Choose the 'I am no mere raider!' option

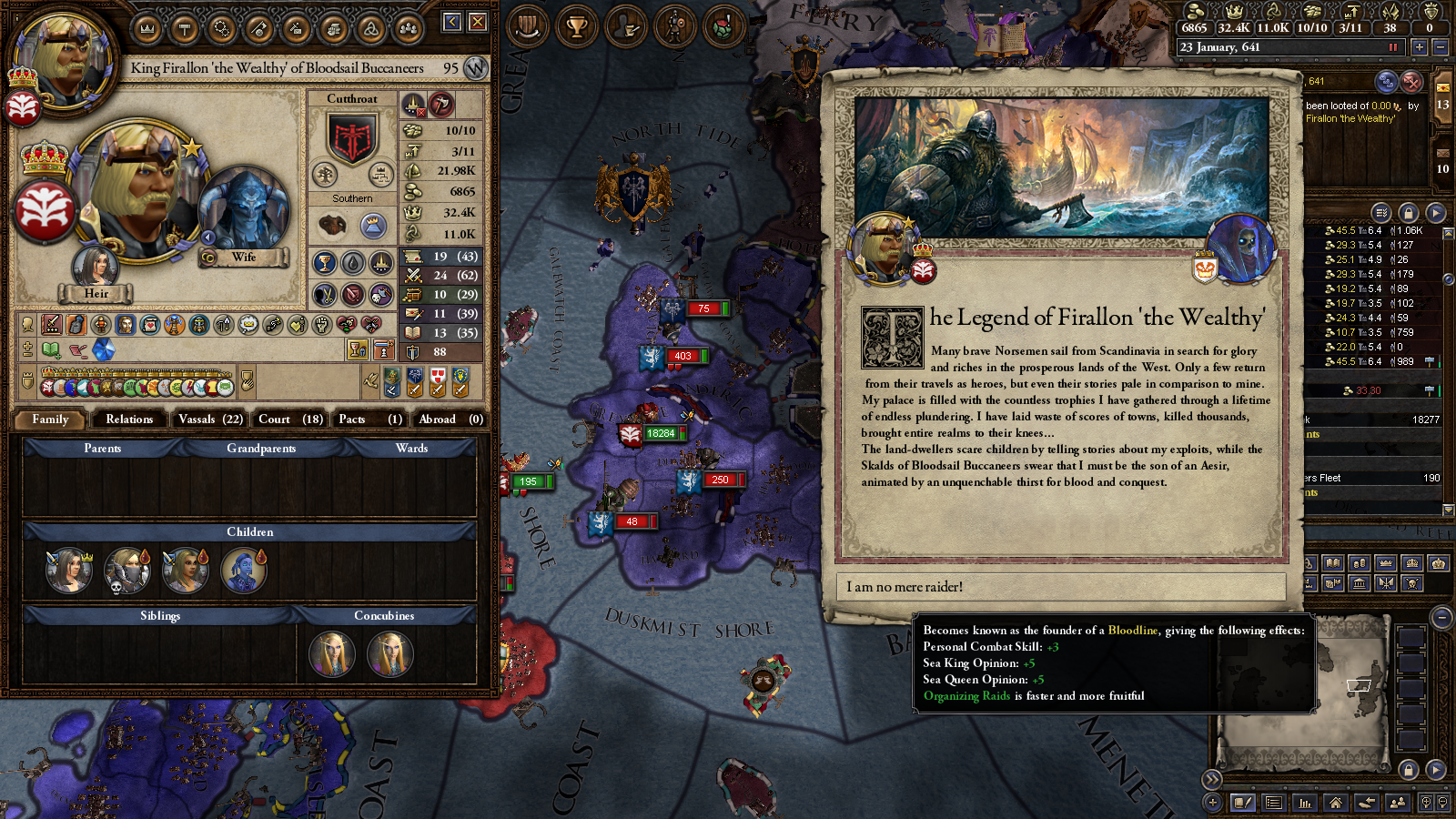tap(1060, 587)
